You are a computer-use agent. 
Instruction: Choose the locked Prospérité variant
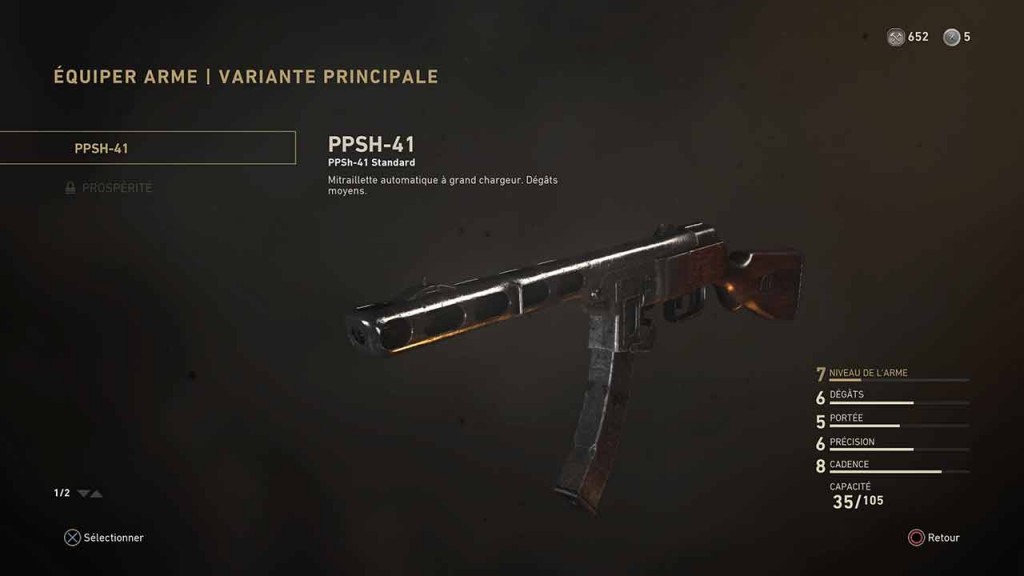[116, 188]
